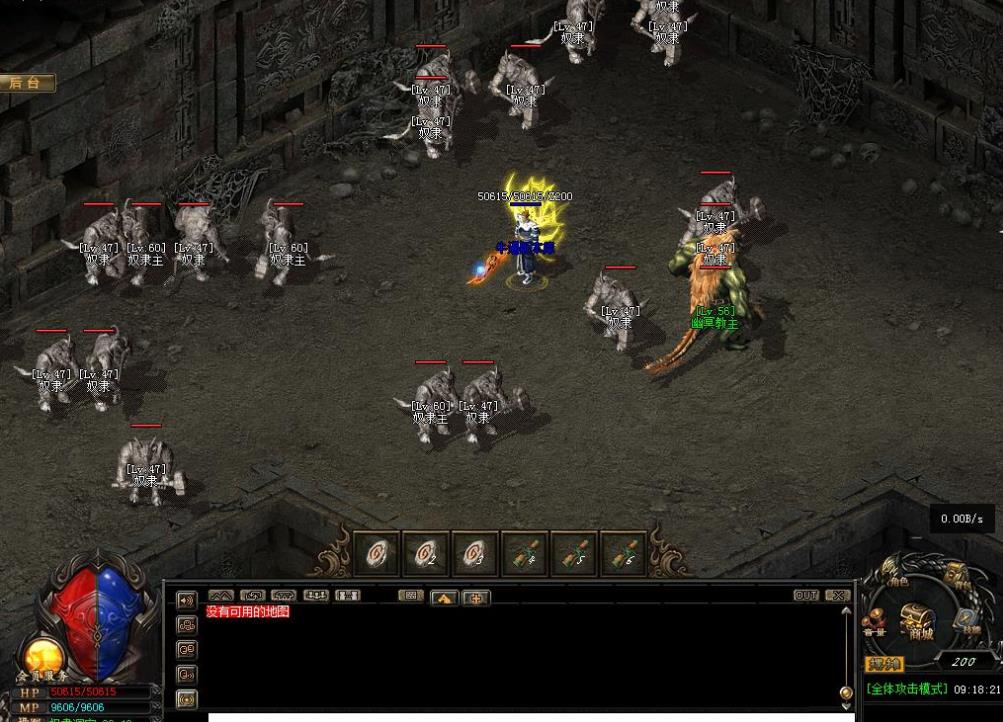Click the OUT button on the chat panel
1003x722 pixels.
[806, 595]
